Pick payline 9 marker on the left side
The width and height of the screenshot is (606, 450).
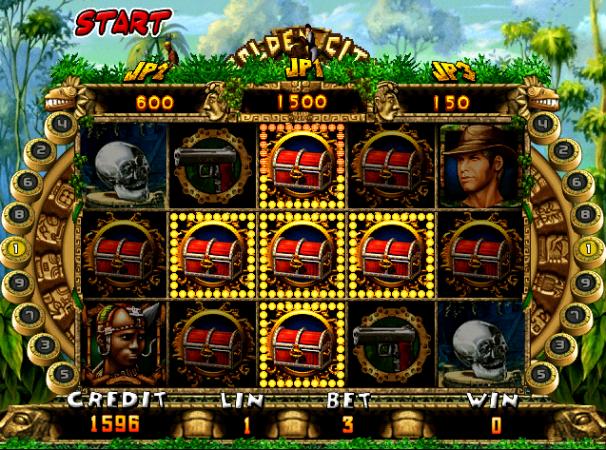click(18, 283)
